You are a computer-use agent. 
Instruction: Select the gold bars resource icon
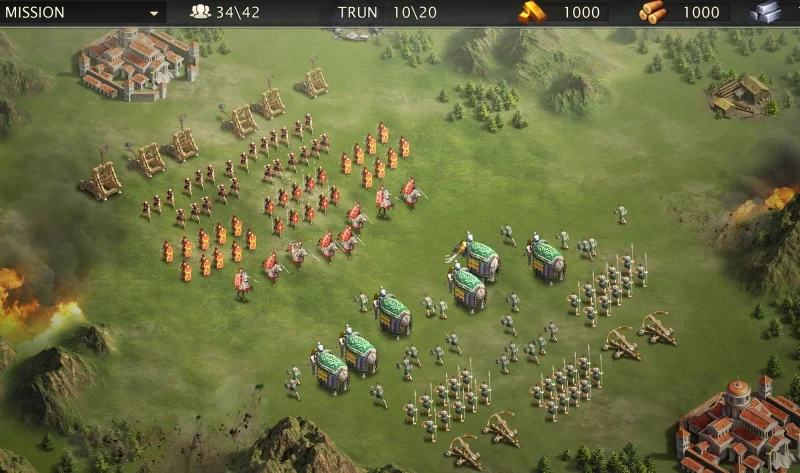pyautogui.click(x=531, y=12)
